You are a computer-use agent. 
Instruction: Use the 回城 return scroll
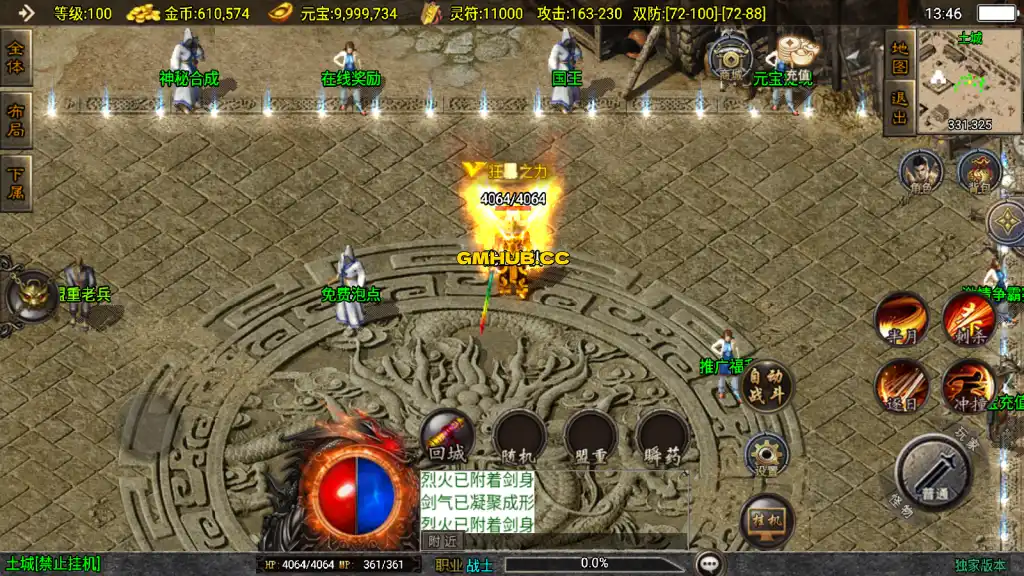(x=447, y=435)
